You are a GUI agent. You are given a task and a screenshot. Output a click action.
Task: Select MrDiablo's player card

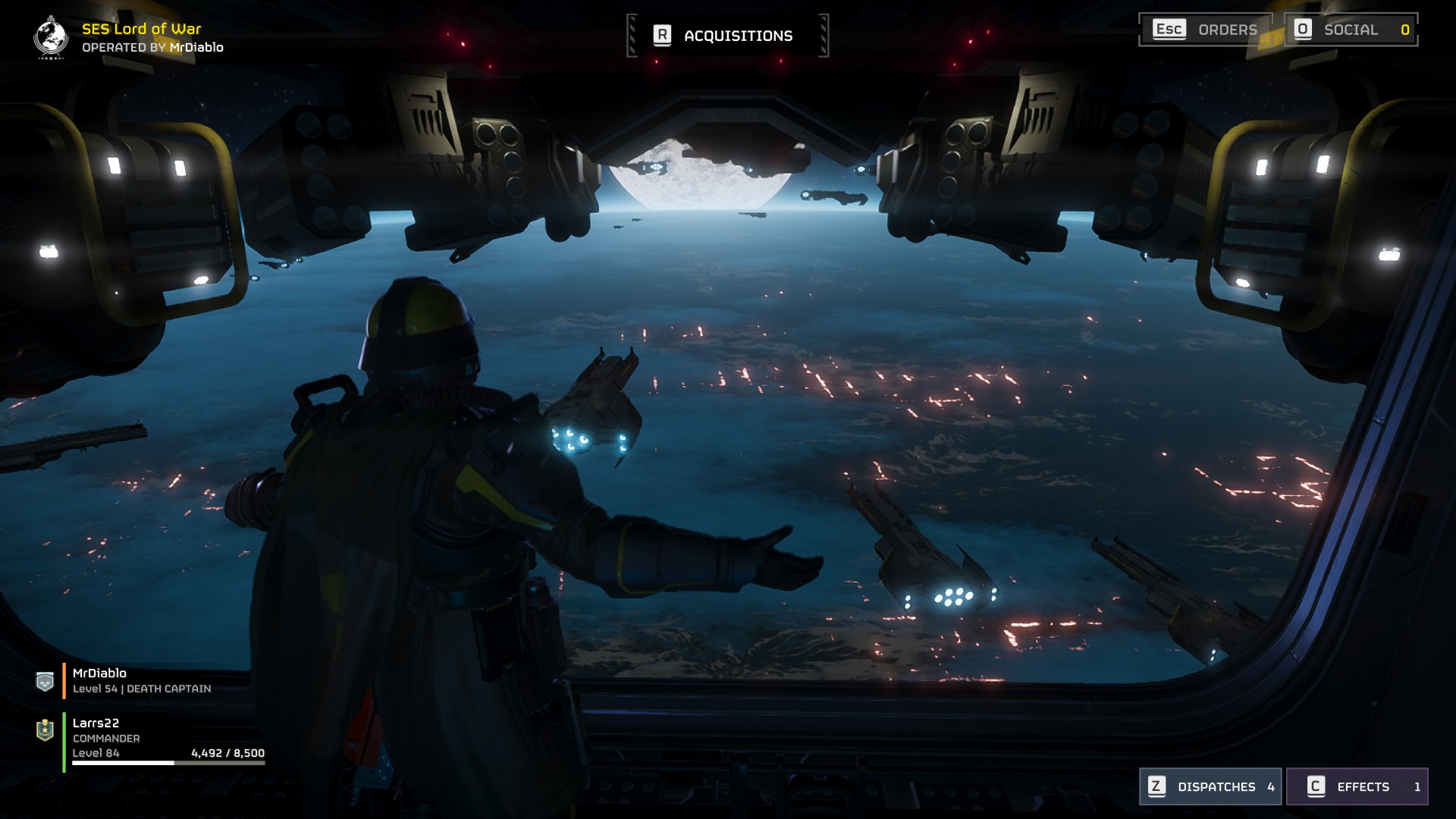tap(142, 680)
